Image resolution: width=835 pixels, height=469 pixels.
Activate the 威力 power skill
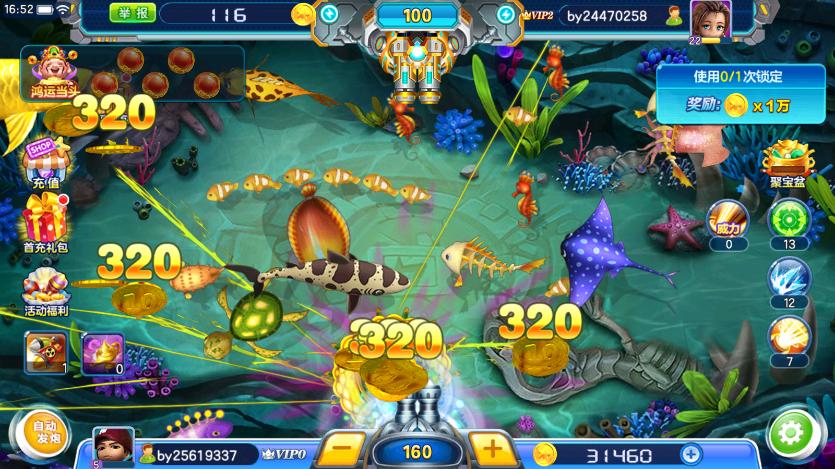(728, 220)
